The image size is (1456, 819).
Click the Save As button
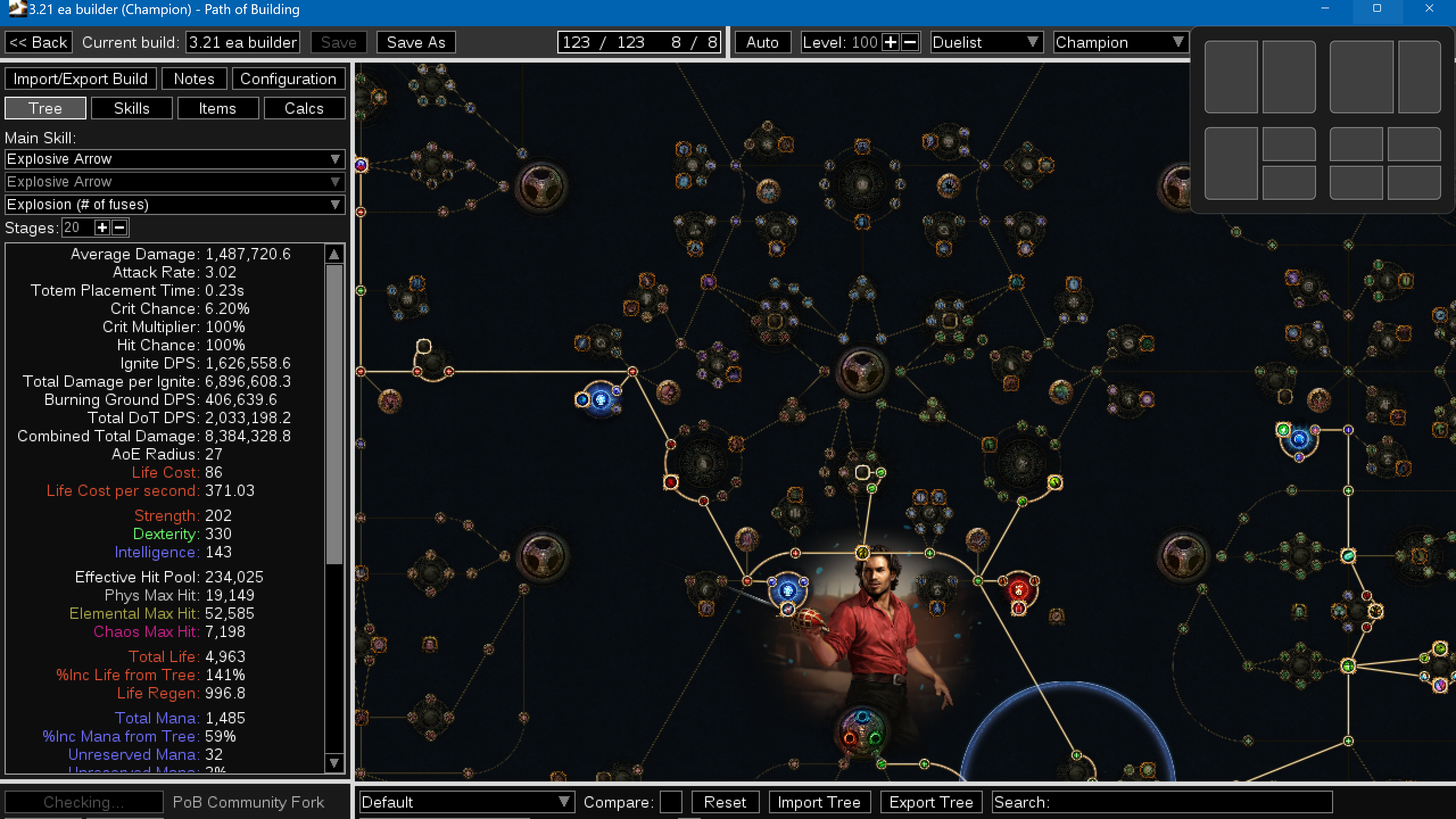(416, 42)
